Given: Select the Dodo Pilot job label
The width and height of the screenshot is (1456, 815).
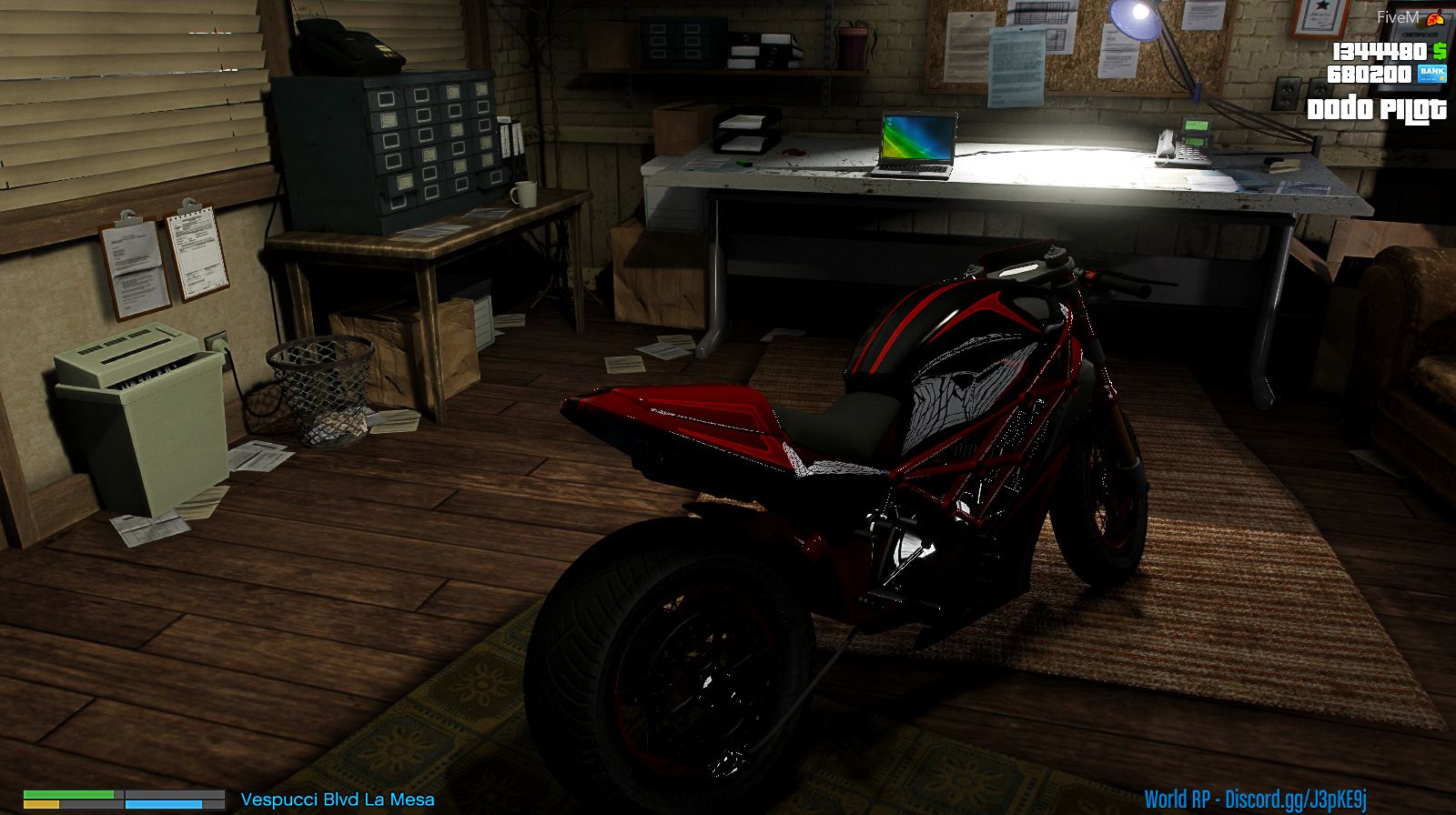Looking at the screenshot, I should pyautogui.click(x=1377, y=110).
